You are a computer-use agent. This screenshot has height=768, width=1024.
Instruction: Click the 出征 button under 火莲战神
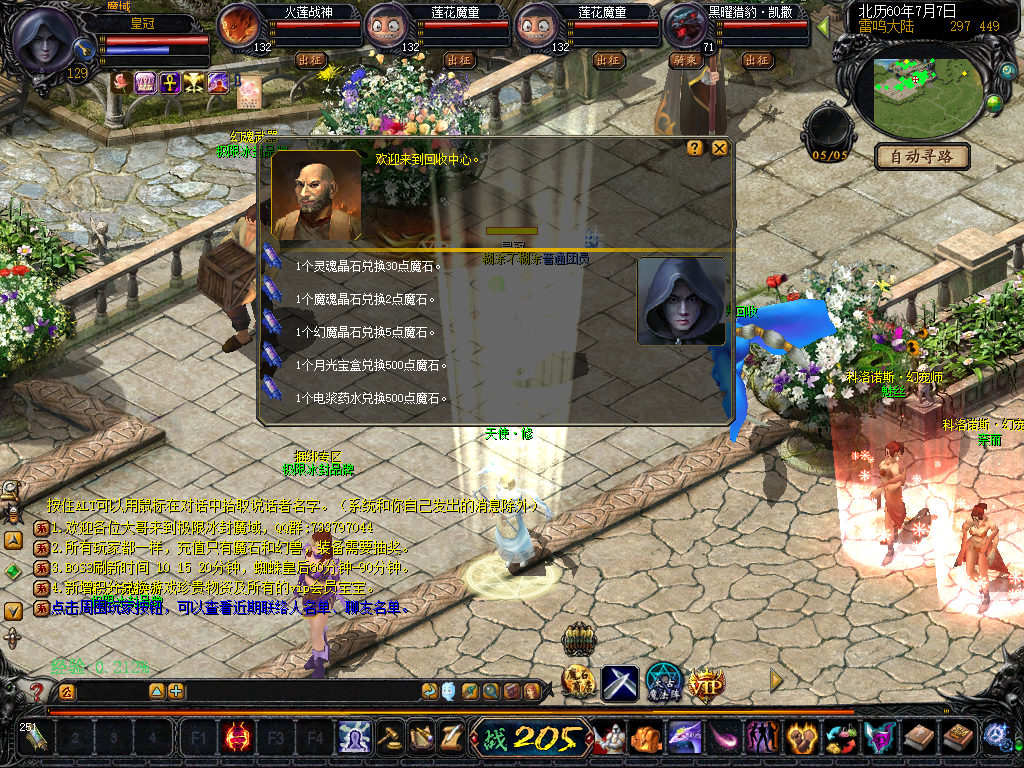pyautogui.click(x=312, y=60)
